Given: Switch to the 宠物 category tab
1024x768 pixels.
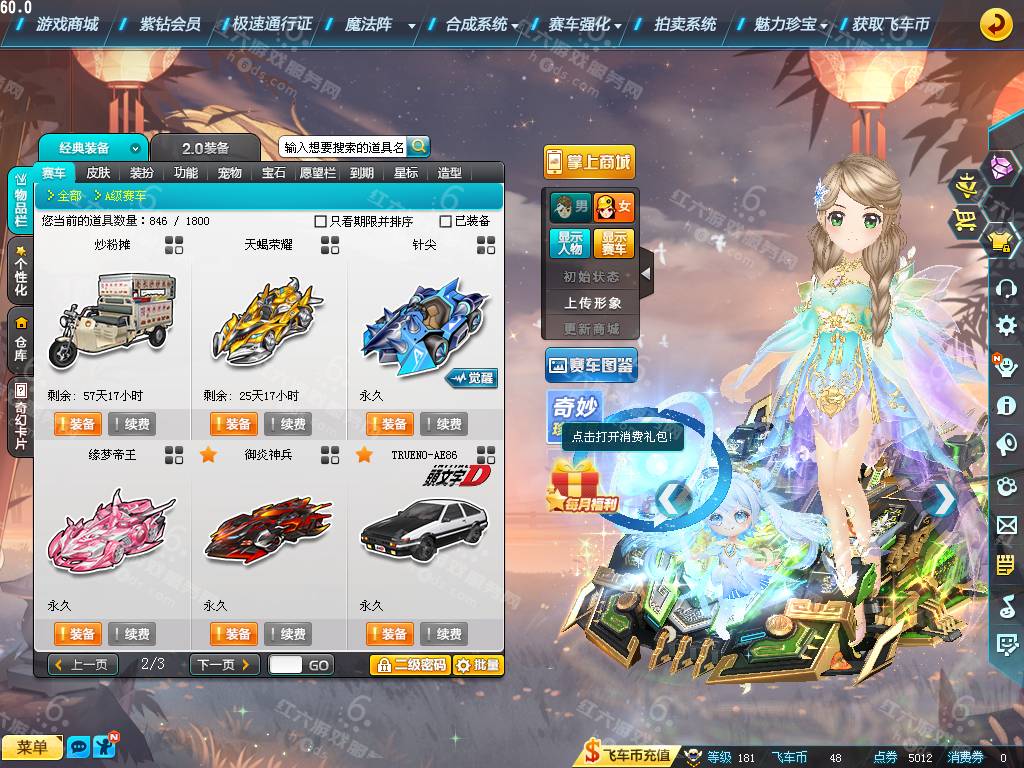Looking at the screenshot, I should point(230,173).
